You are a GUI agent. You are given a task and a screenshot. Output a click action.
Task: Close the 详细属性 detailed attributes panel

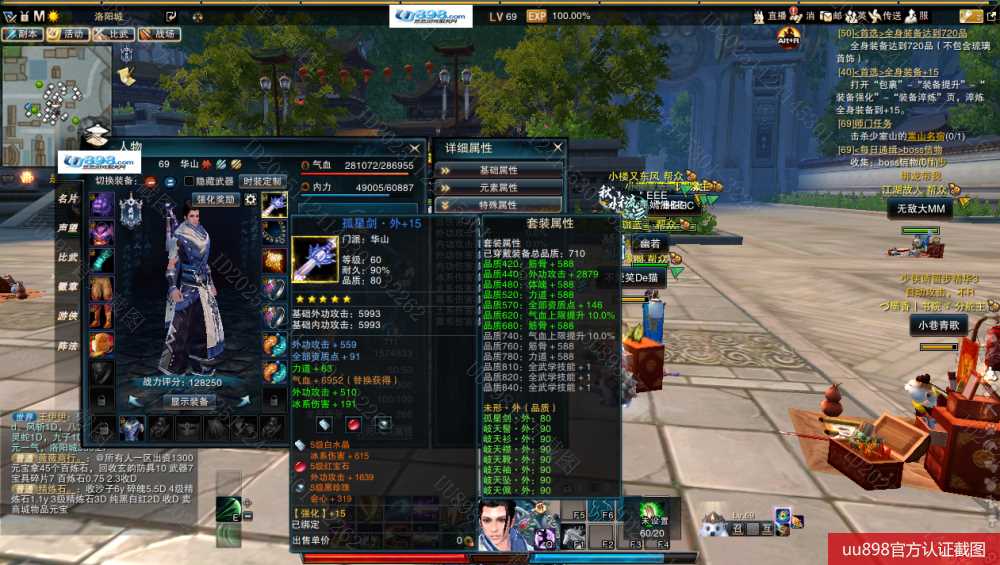558,147
